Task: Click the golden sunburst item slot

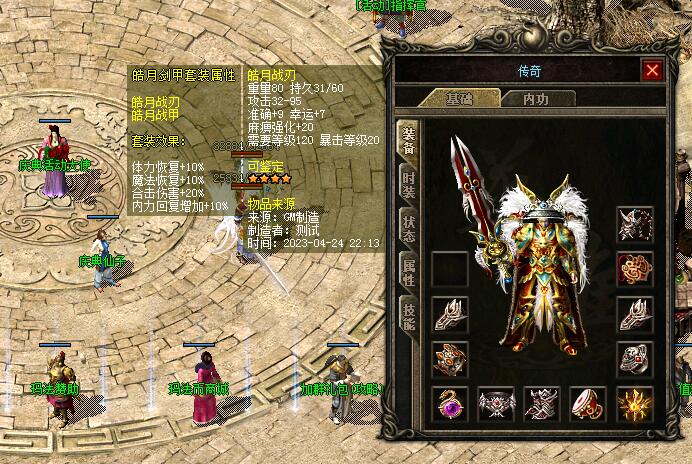Action: pyautogui.click(x=635, y=403)
